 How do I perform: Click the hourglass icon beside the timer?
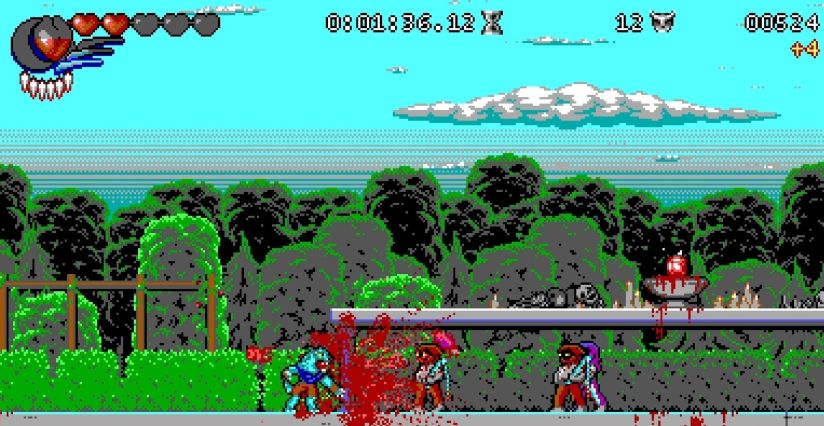tap(493, 22)
